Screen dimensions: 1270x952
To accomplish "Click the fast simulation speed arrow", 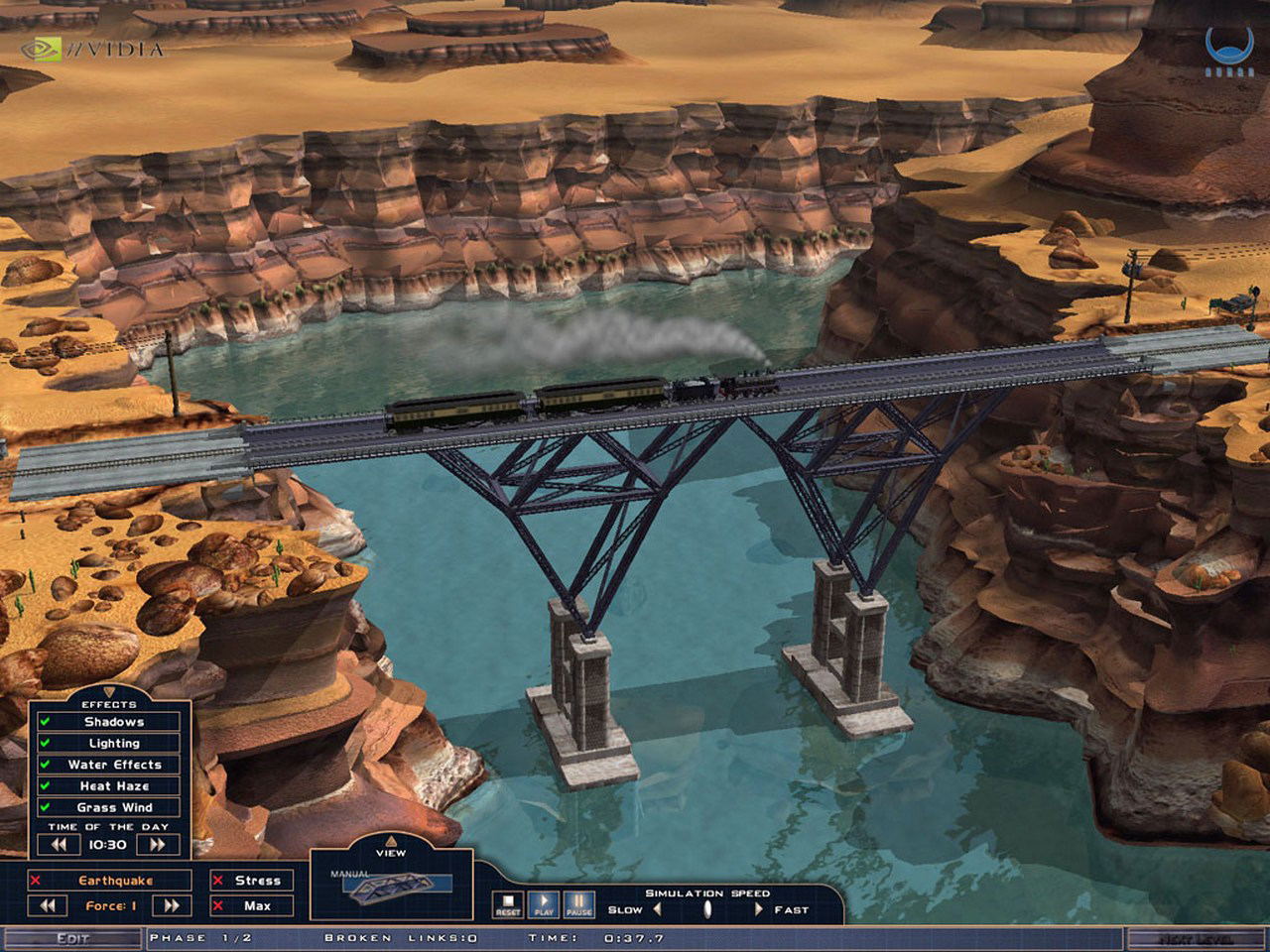I will (x=759, y=909).
